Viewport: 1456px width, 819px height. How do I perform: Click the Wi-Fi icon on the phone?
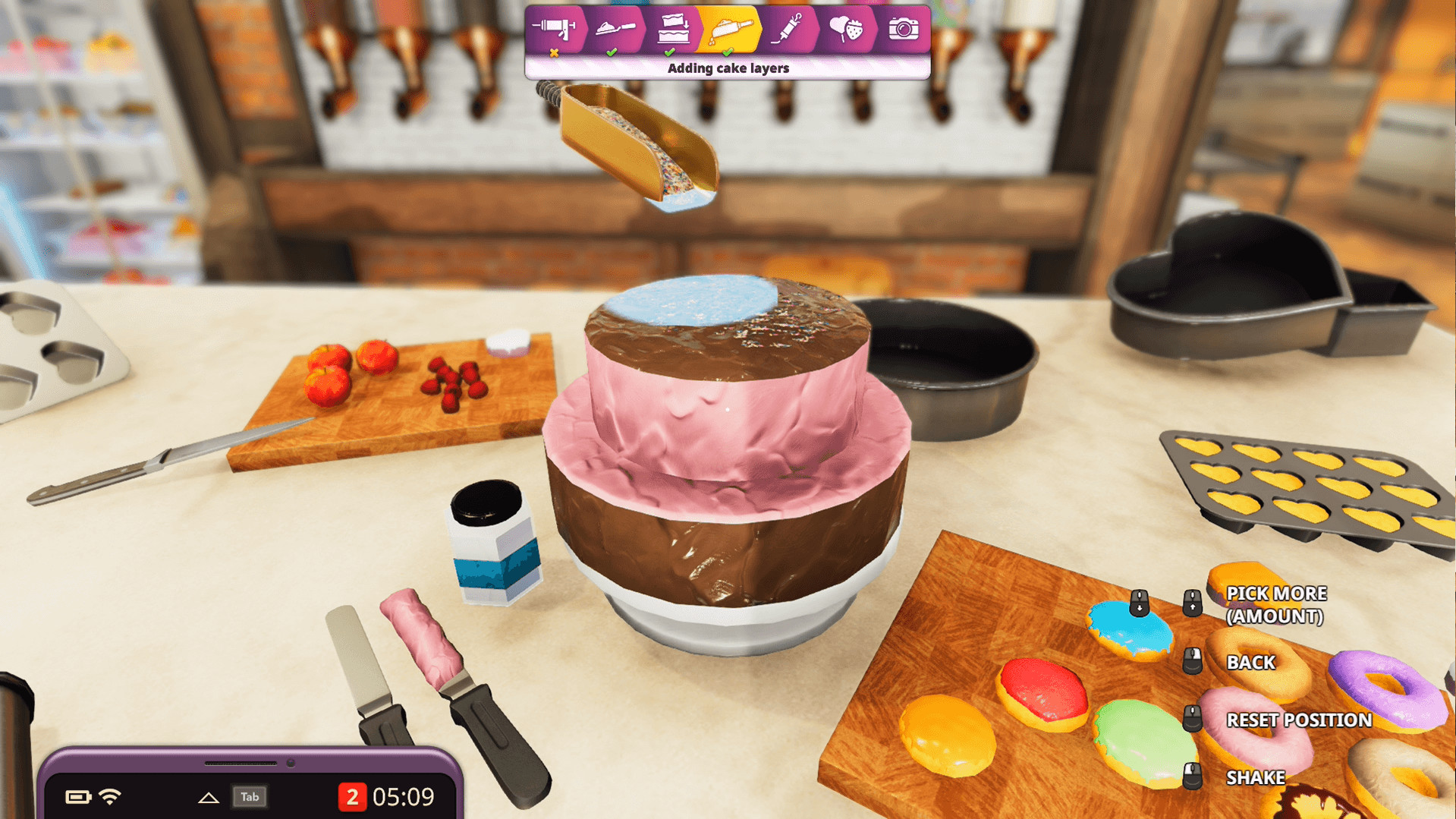tap(111, 797)
